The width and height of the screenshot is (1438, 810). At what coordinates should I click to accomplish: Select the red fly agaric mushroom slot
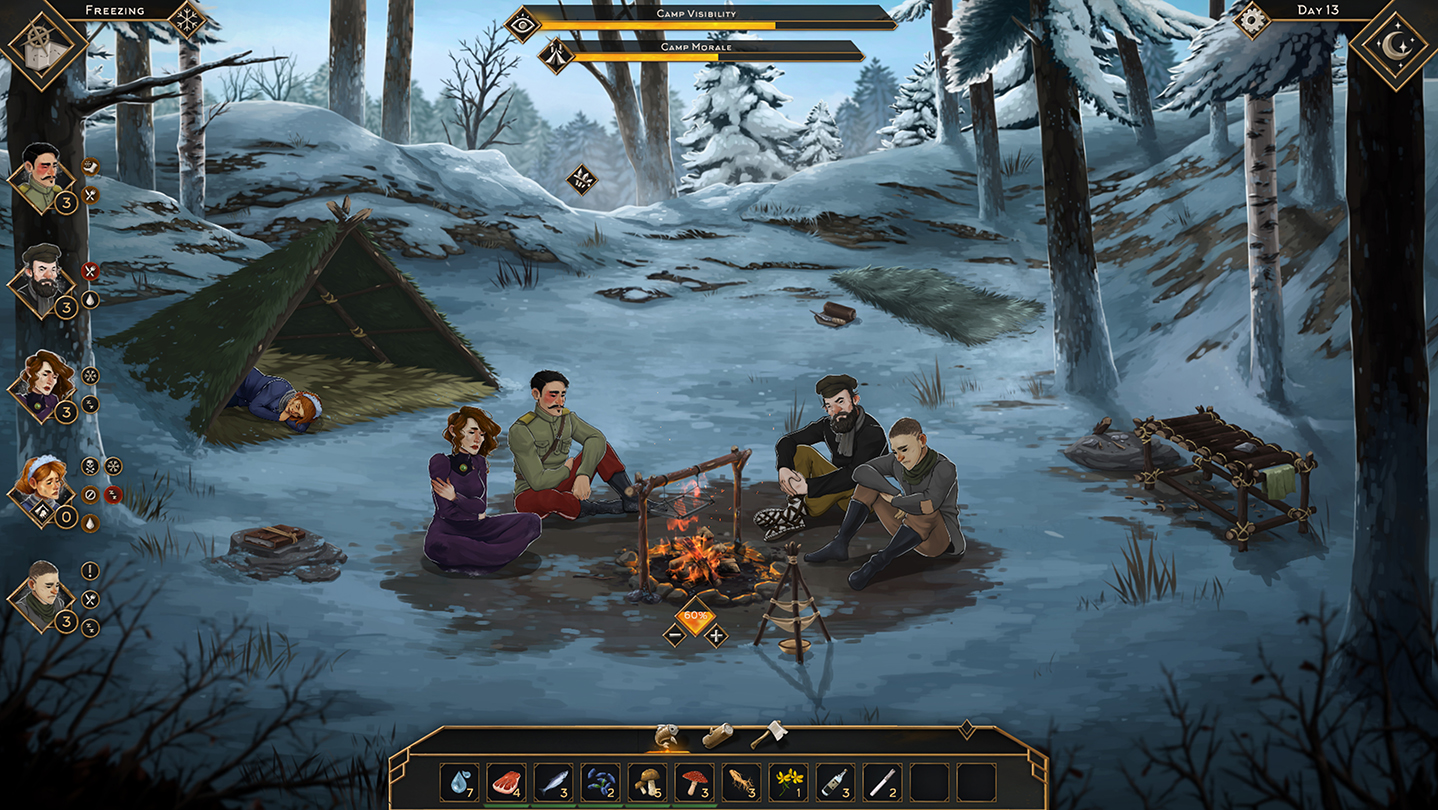pos(694,782)
